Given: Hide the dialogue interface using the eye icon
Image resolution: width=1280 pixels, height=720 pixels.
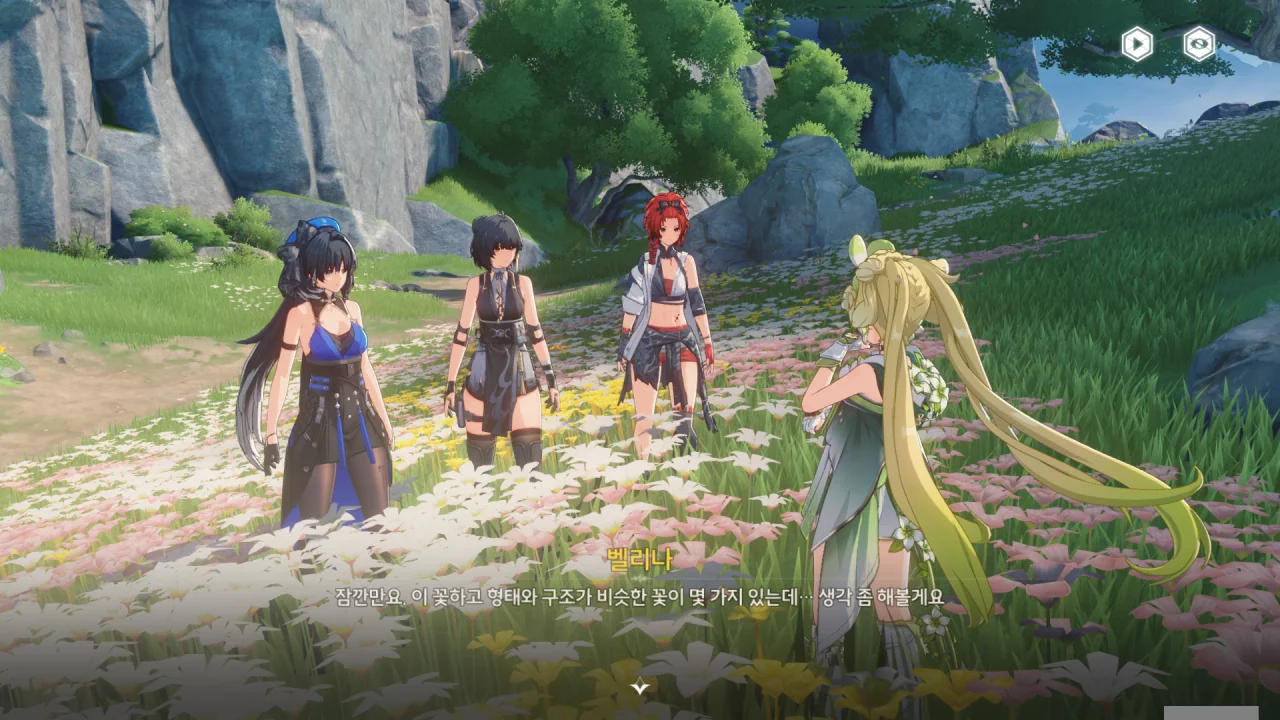Looking at the screenshot, I should [1199, 44].
